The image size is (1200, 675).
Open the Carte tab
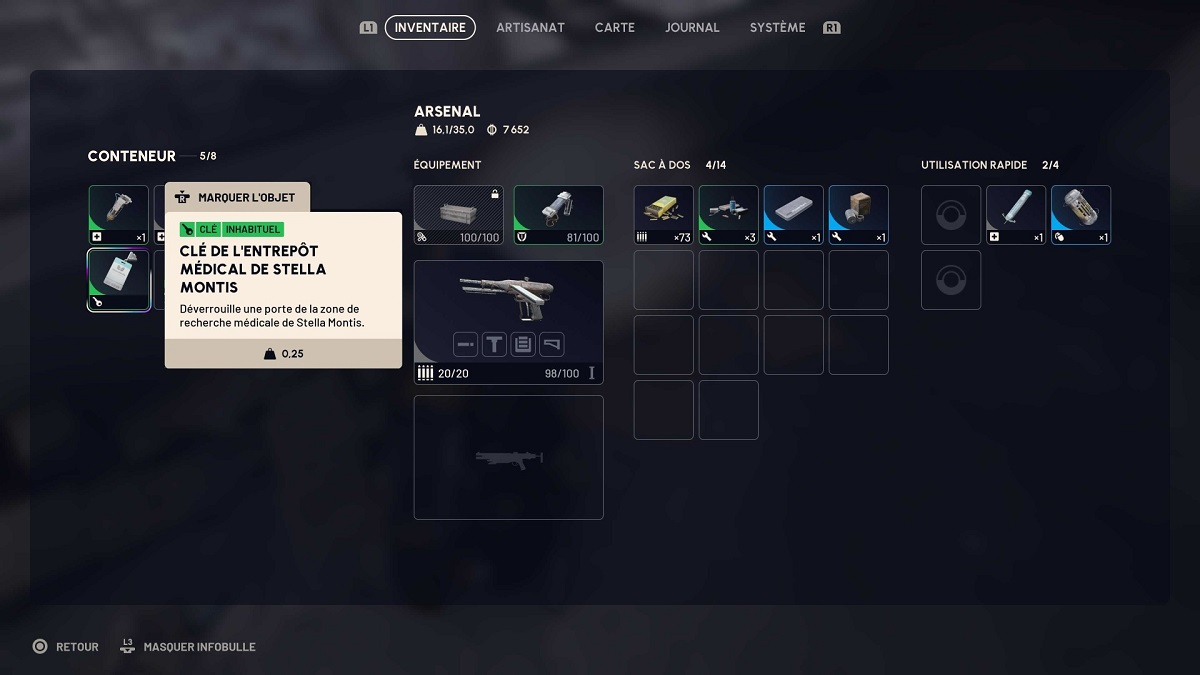tap(614, 28)
